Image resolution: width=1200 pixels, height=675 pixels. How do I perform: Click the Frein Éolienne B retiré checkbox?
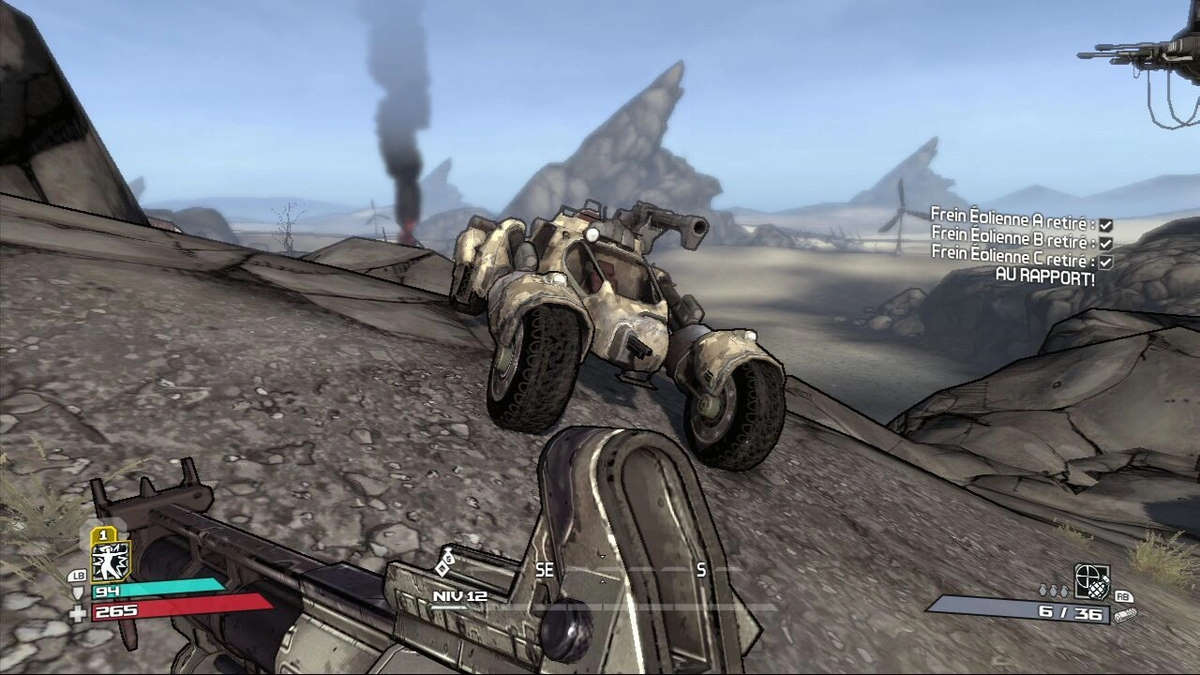click(x=1105, y=243)
